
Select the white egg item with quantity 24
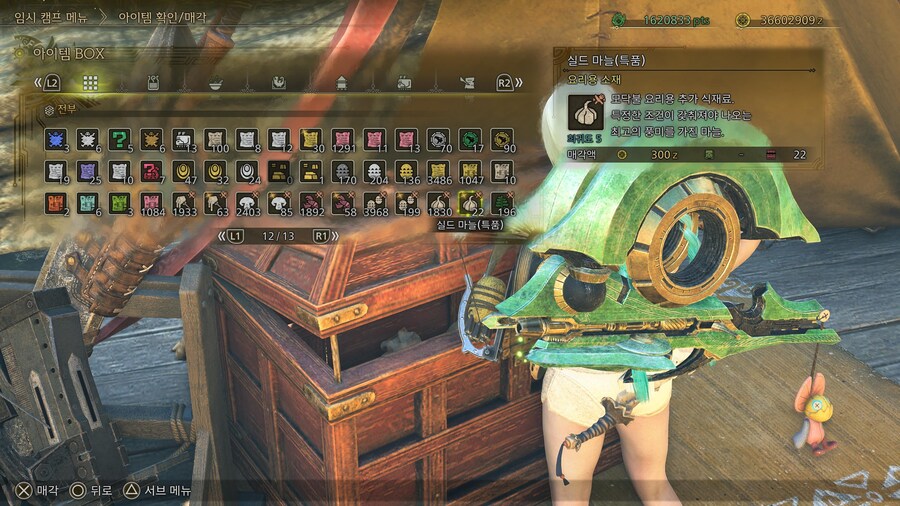click(x=246, y=171)
